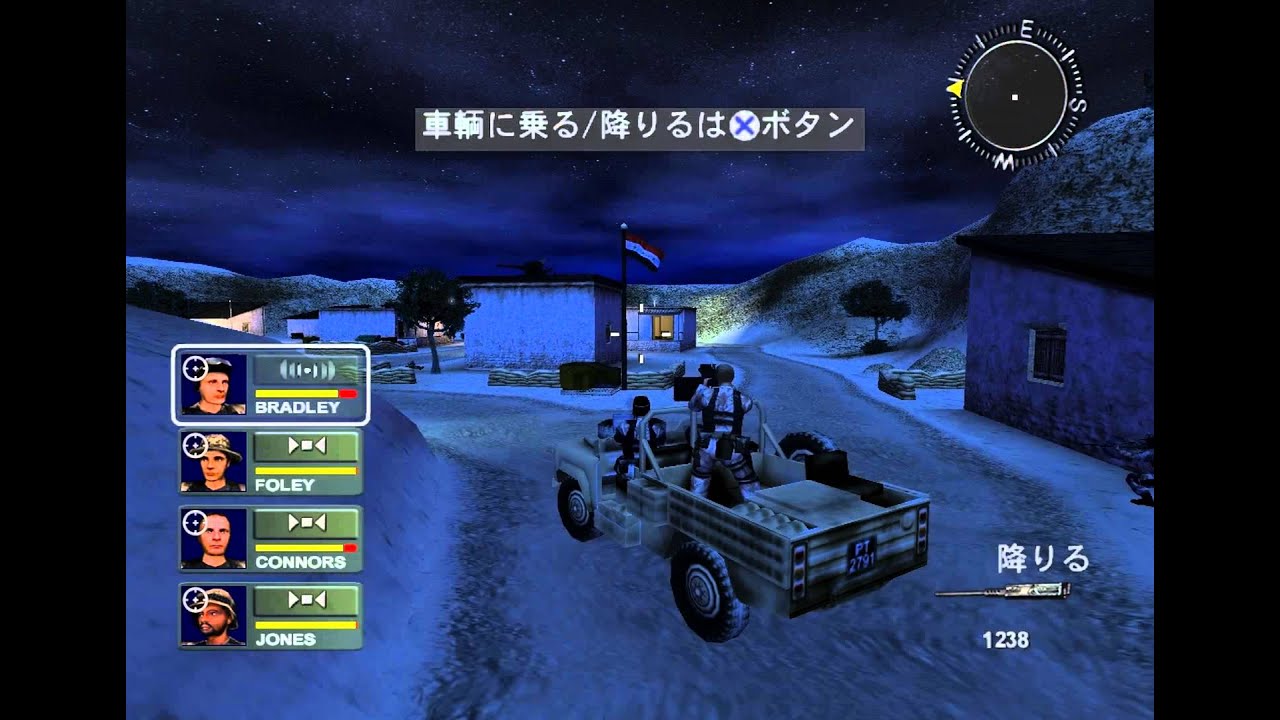The image size is (1280, 720).
Task: Click Bradley's portrait thumbnail
Action: 213,384
